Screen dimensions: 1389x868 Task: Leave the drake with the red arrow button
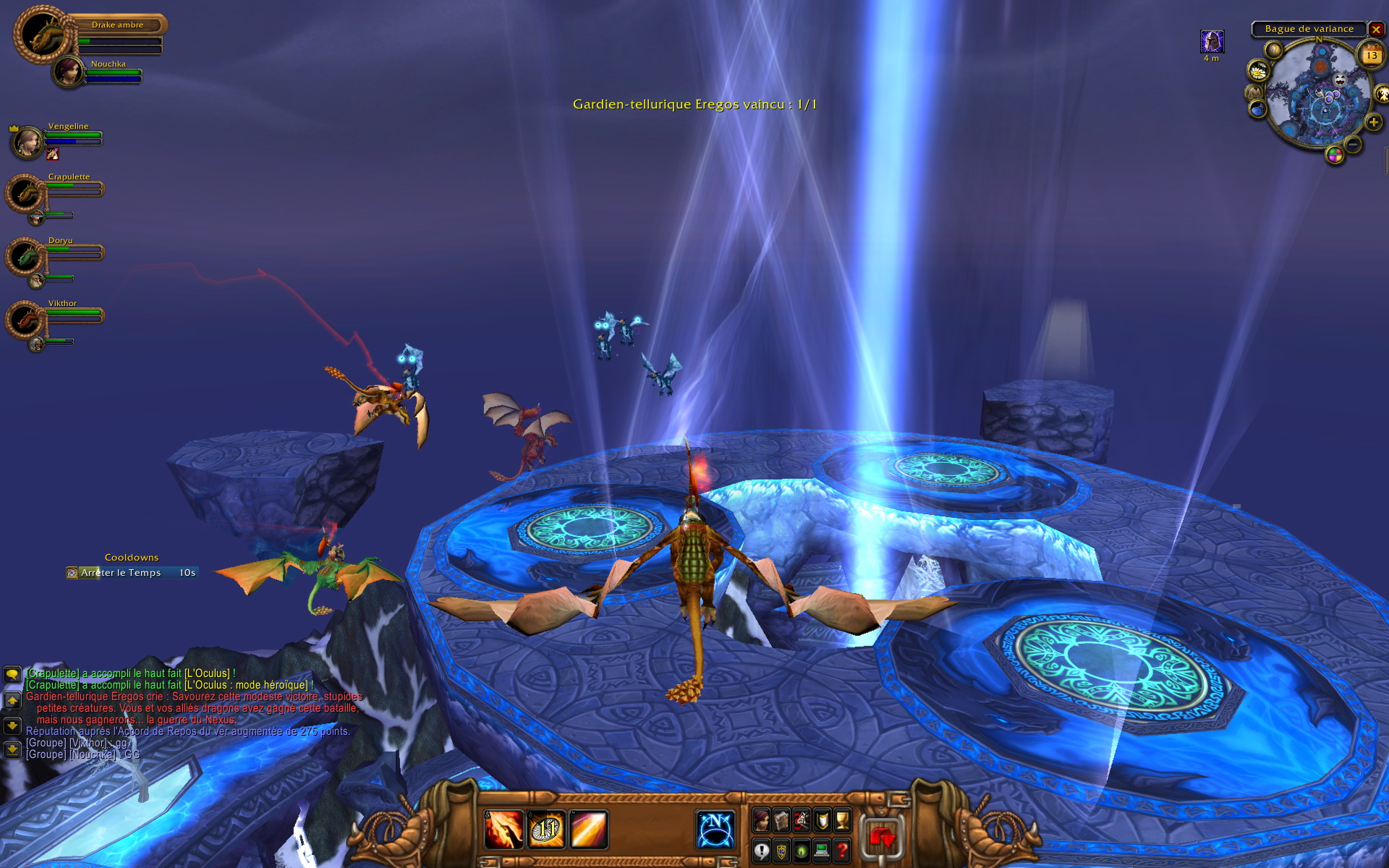click(882, 839)
